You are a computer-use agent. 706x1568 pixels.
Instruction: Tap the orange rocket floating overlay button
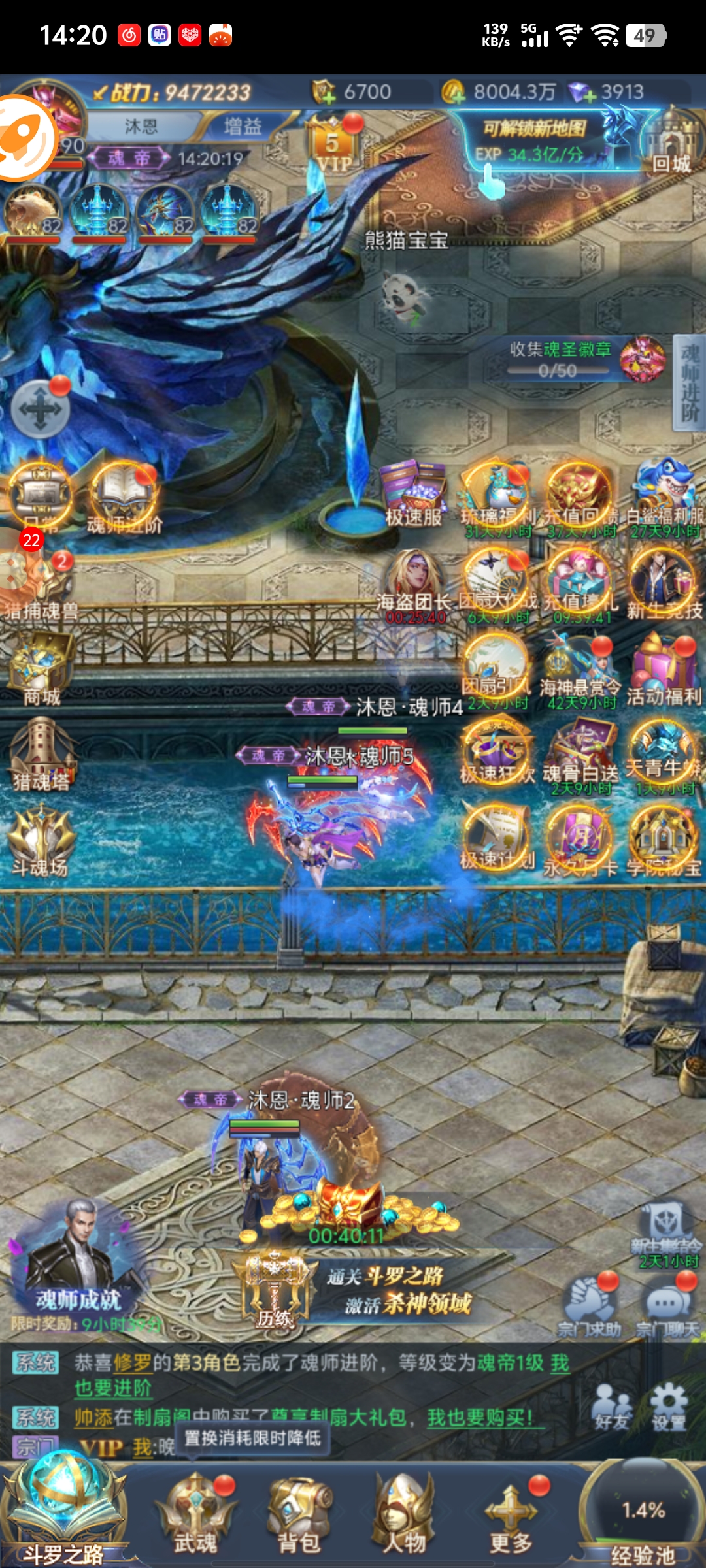[x=25, y=138]
